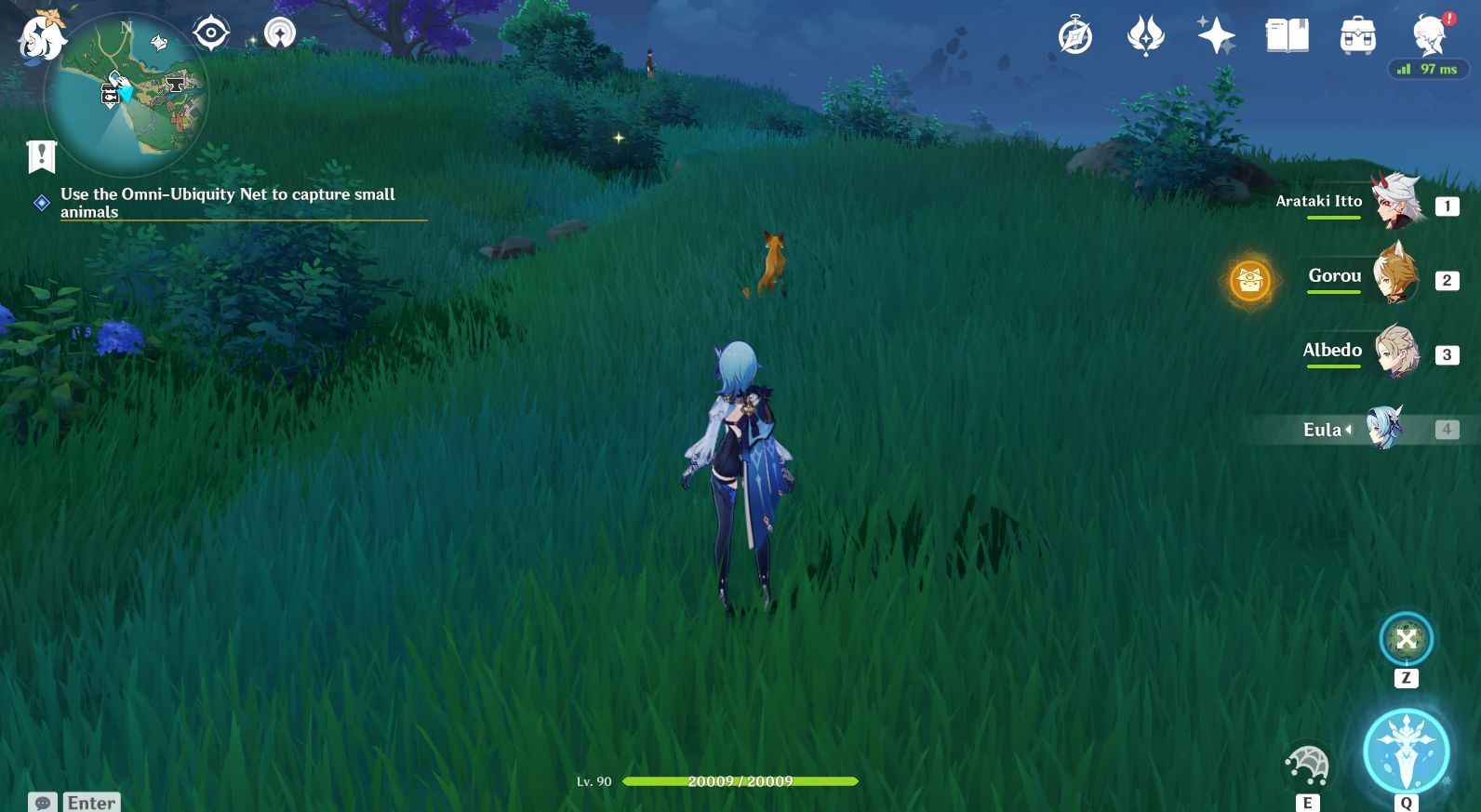1481x812 pixels.
Task: Open the quest log exclamation banner
Action: [42, 156]
